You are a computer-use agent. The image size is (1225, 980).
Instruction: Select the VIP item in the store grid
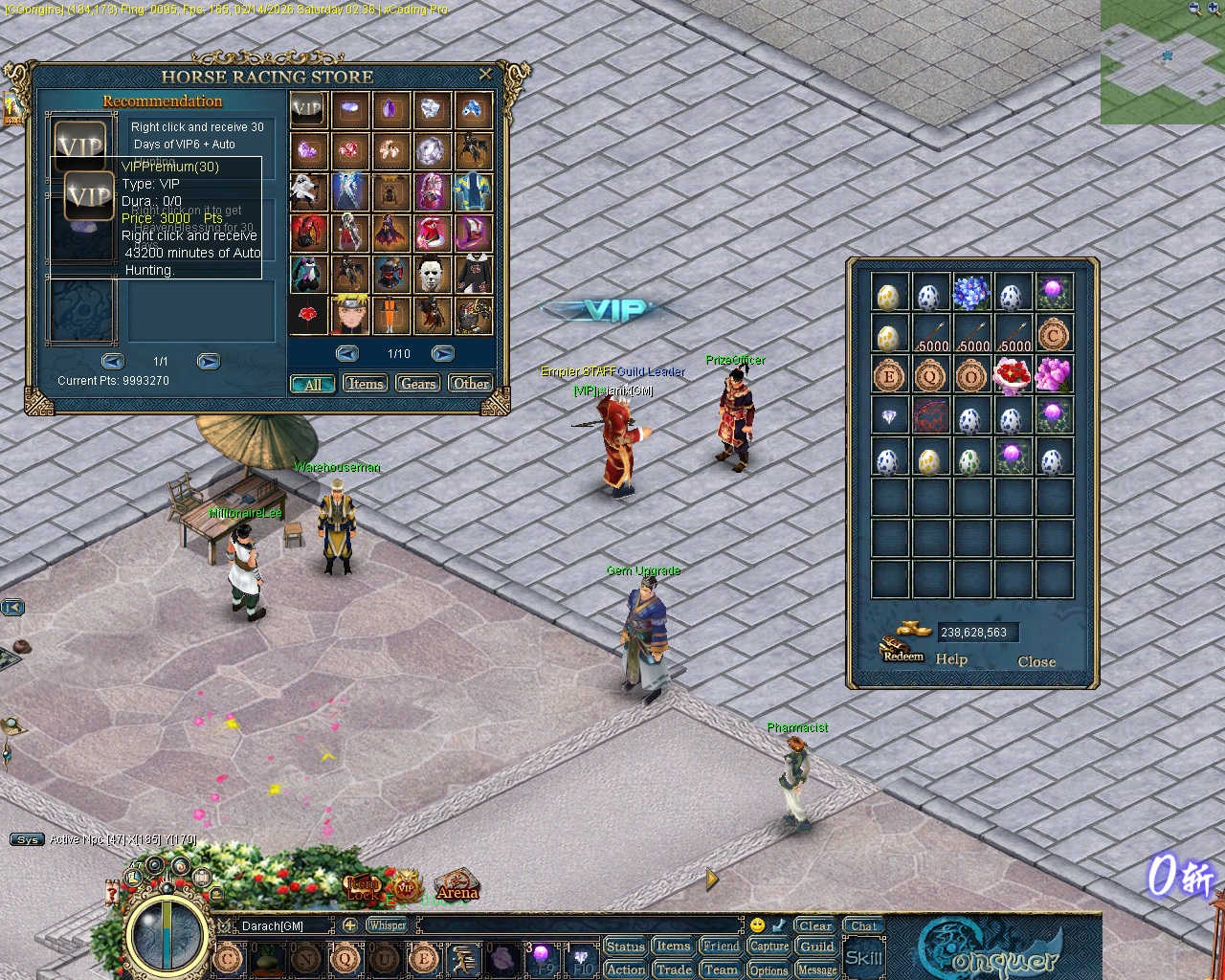click(x=307, y=109)
